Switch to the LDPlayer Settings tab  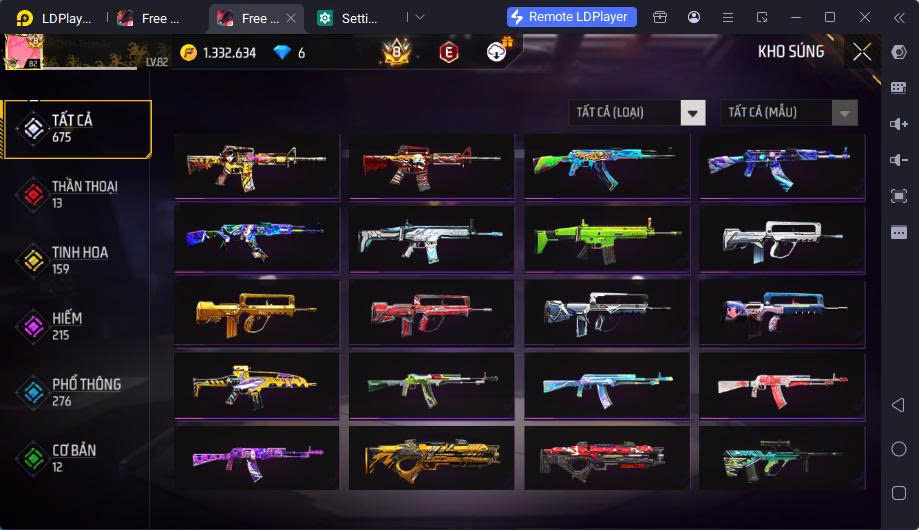pos(352,18)
